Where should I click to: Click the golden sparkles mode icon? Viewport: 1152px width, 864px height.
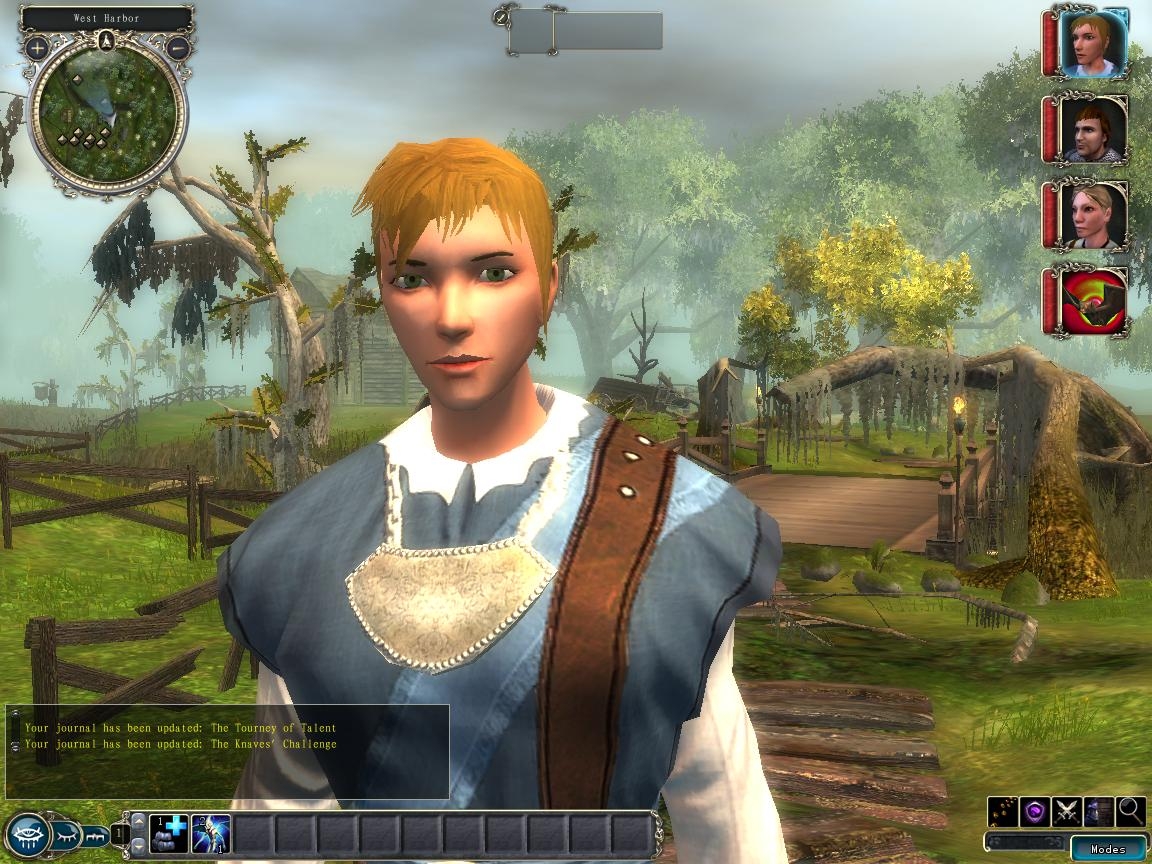[x=1003, y=810]
